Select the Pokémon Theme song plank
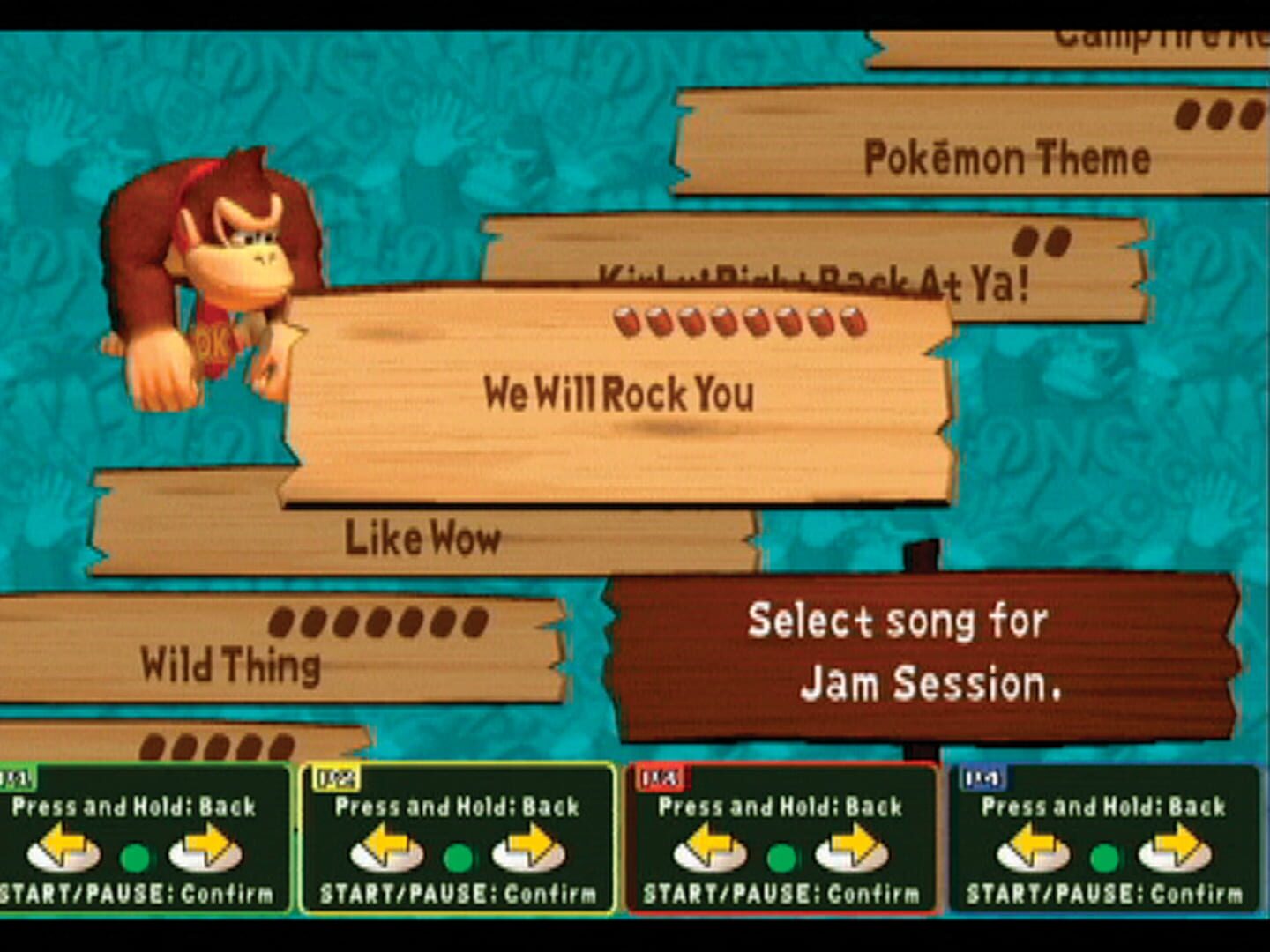This screenshot has height=952, width=1270. click(1005, 157)
